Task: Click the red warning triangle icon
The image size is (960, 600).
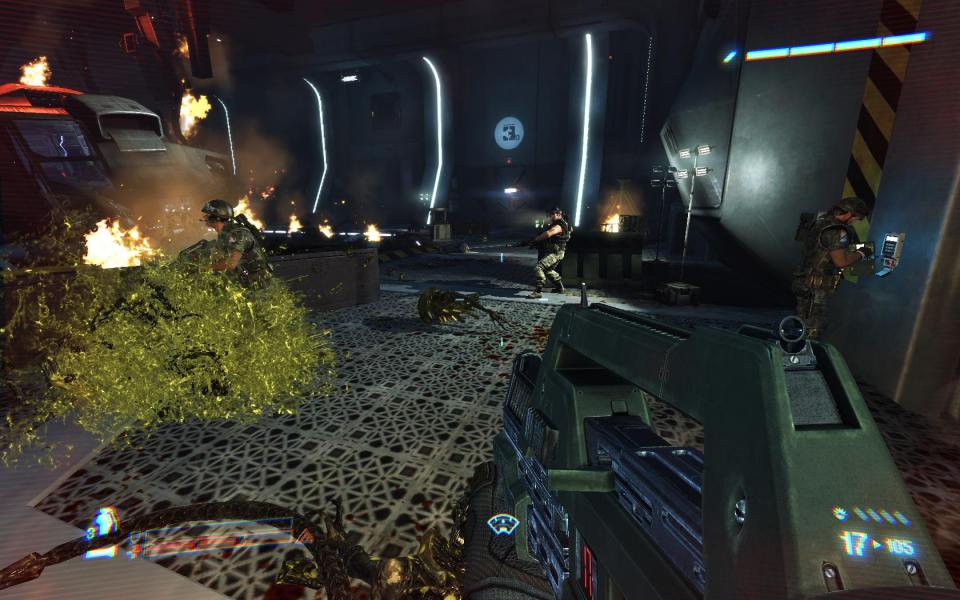Action: tap(308, 536)
